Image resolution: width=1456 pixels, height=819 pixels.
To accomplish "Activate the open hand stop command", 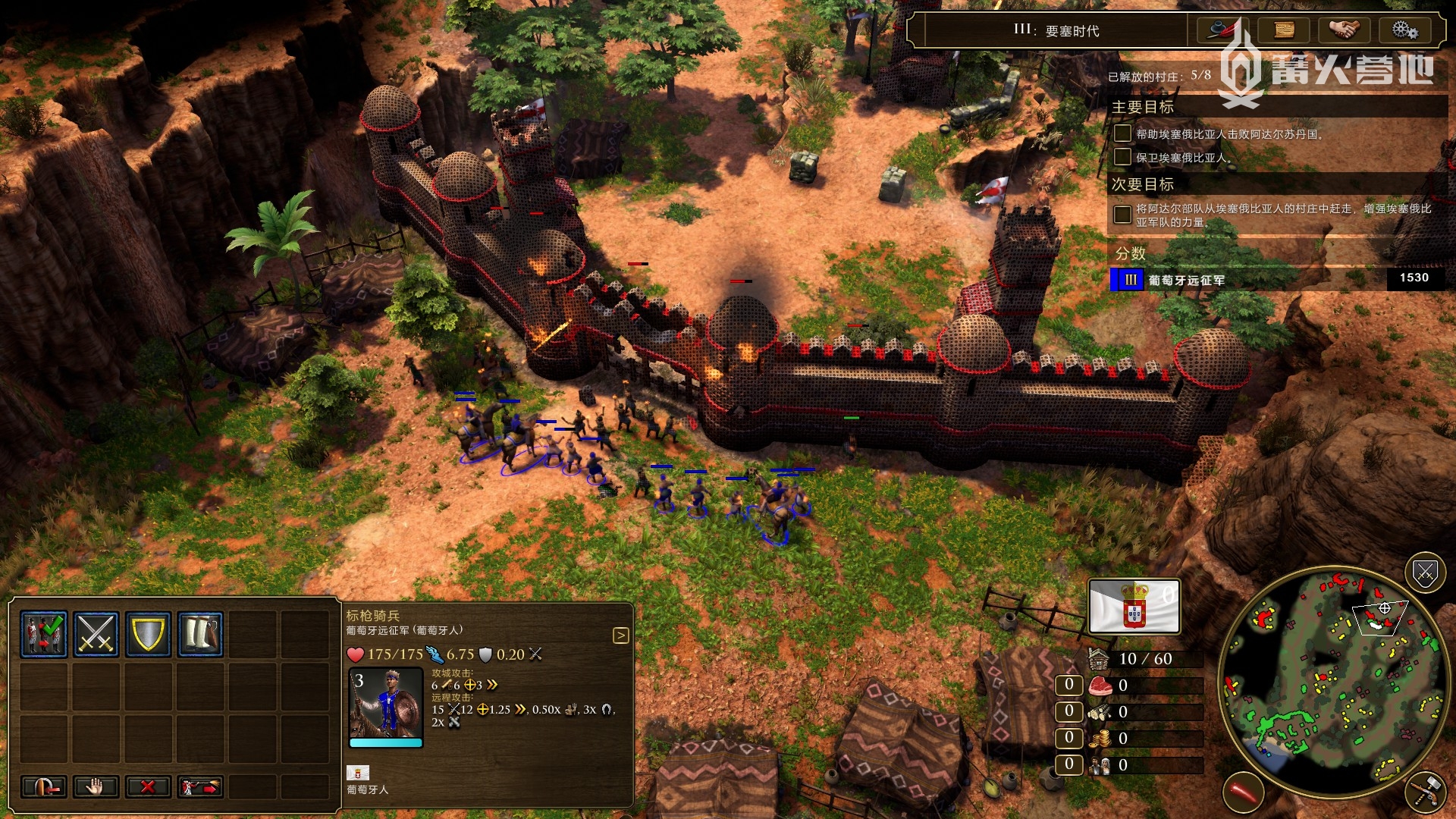I will [x=96, y=786].
